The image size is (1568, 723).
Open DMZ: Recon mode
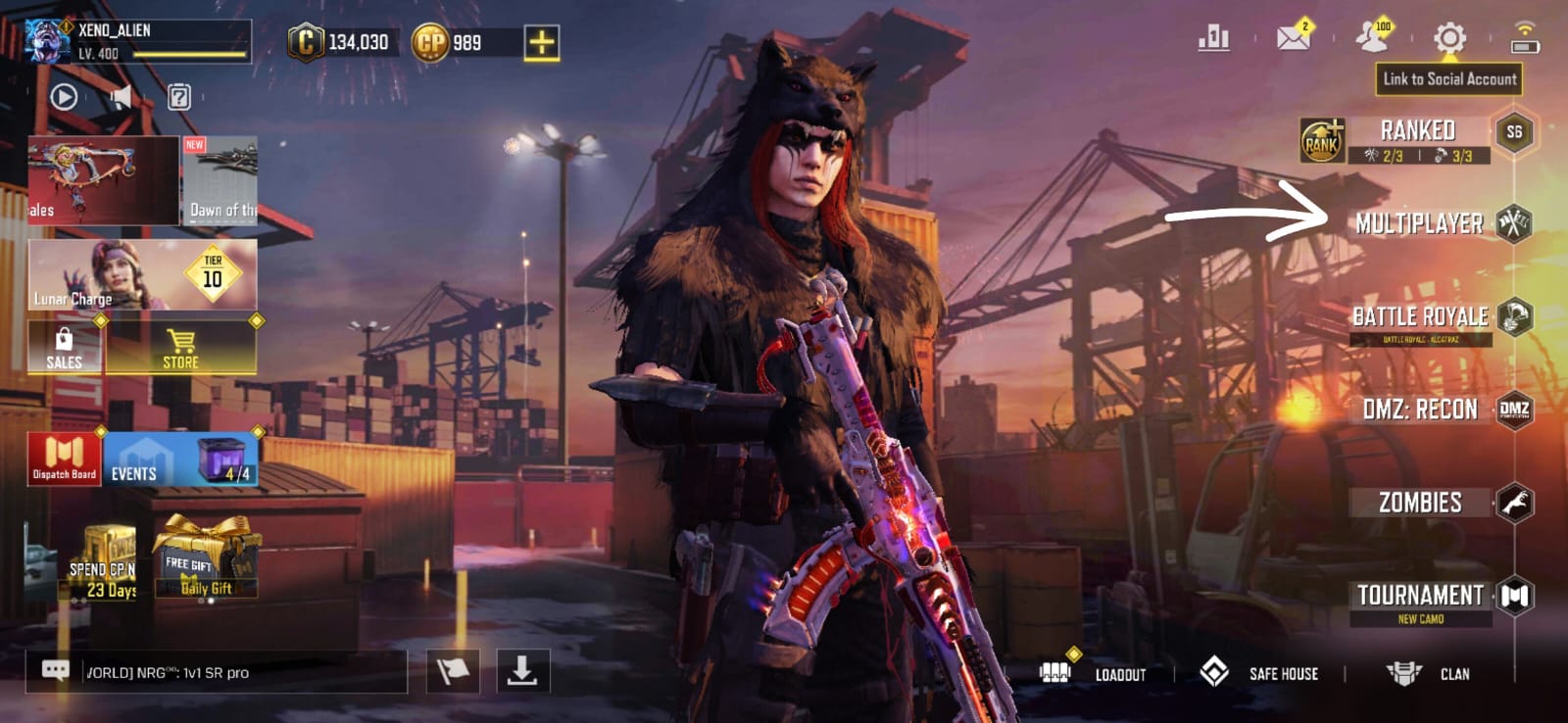click(x=1420, y=410)
